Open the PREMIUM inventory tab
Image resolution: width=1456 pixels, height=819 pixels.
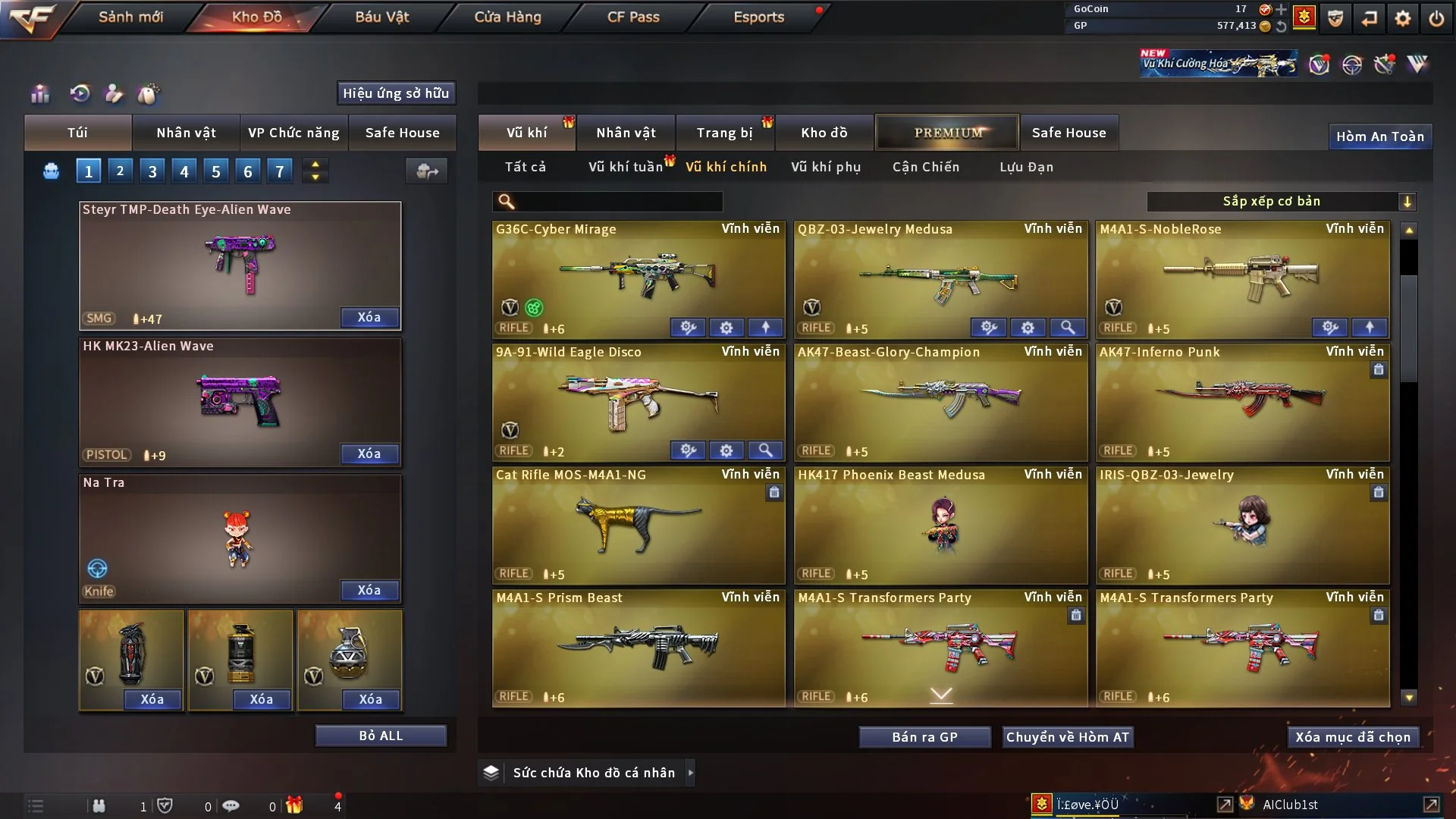coord(947,133)
